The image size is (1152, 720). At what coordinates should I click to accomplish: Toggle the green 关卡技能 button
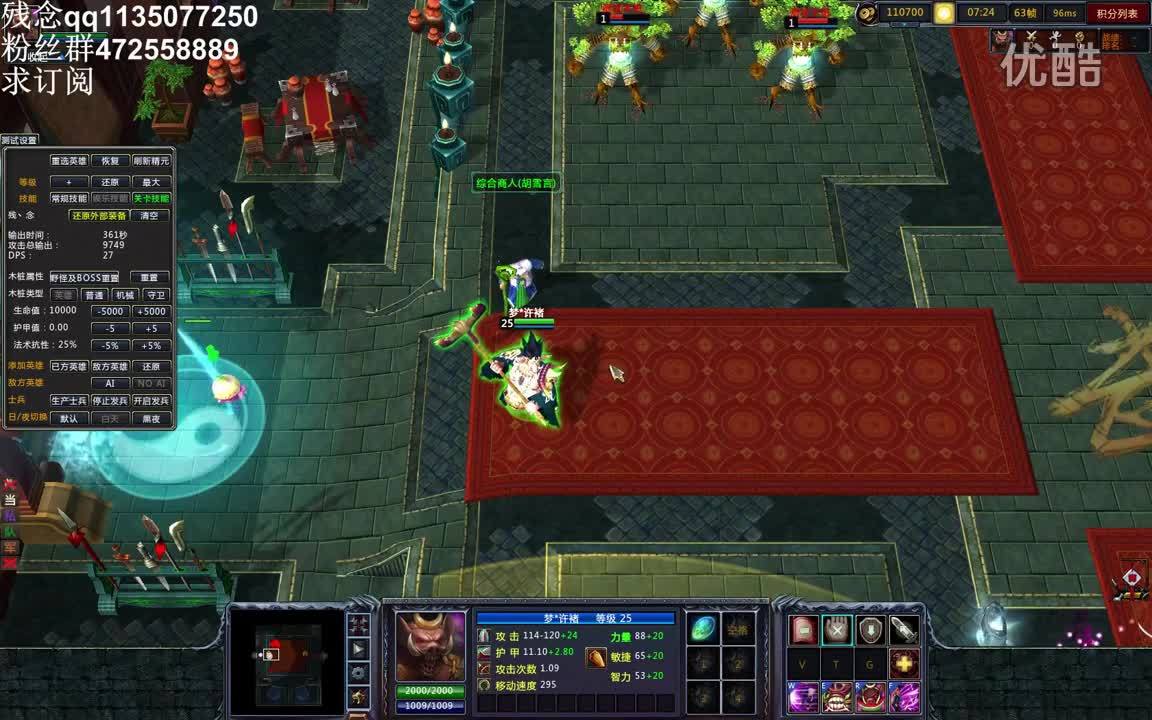tap(151, 198)
